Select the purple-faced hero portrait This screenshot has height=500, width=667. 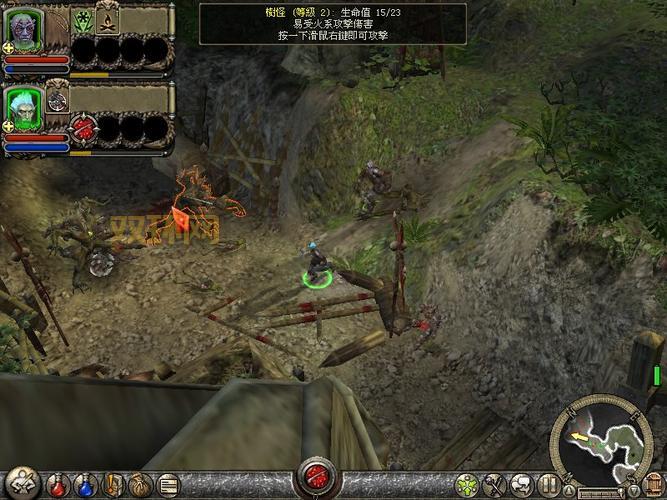(24, 28)
